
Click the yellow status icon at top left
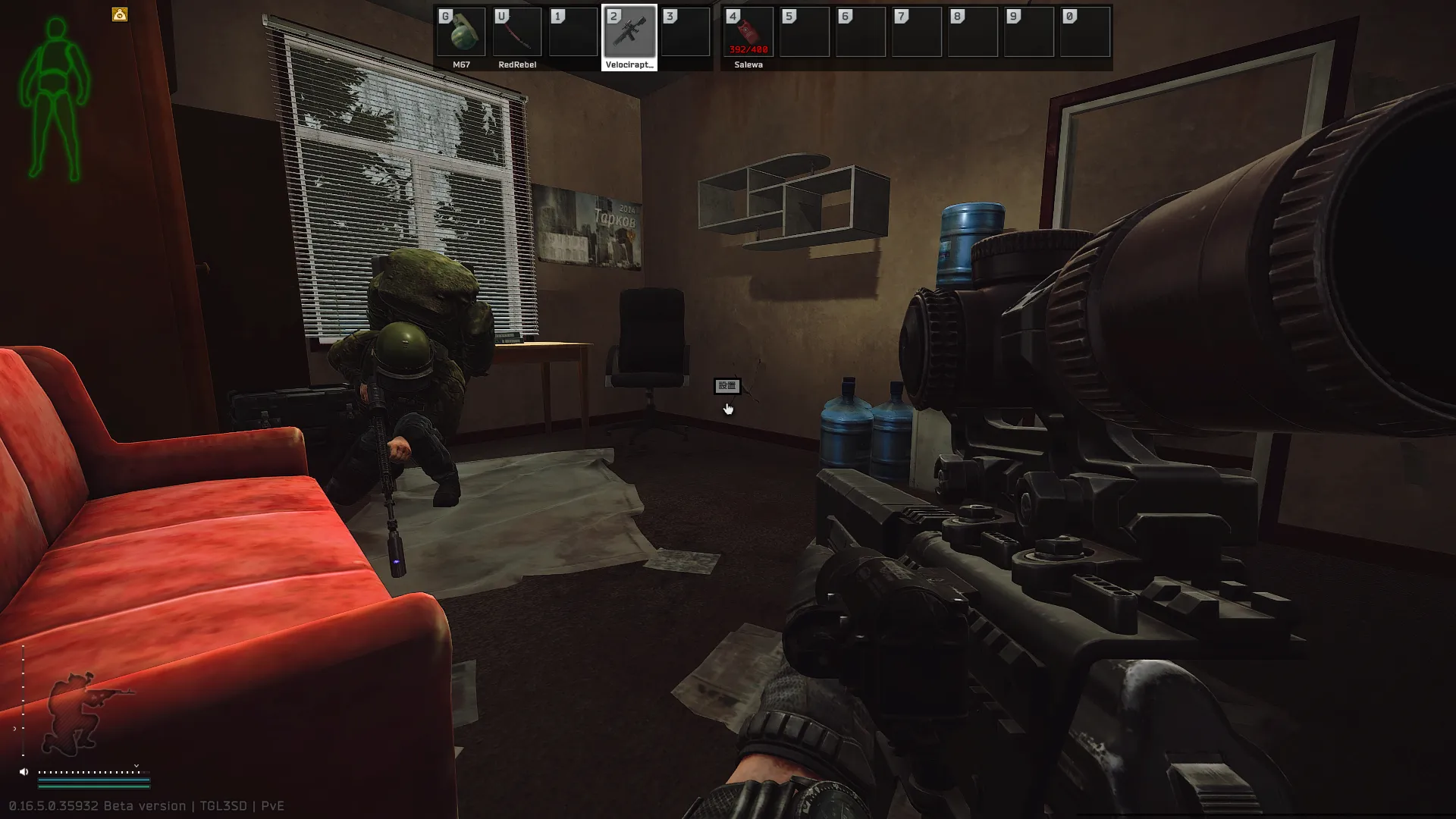pyautogui.click(x=120, y=14)
